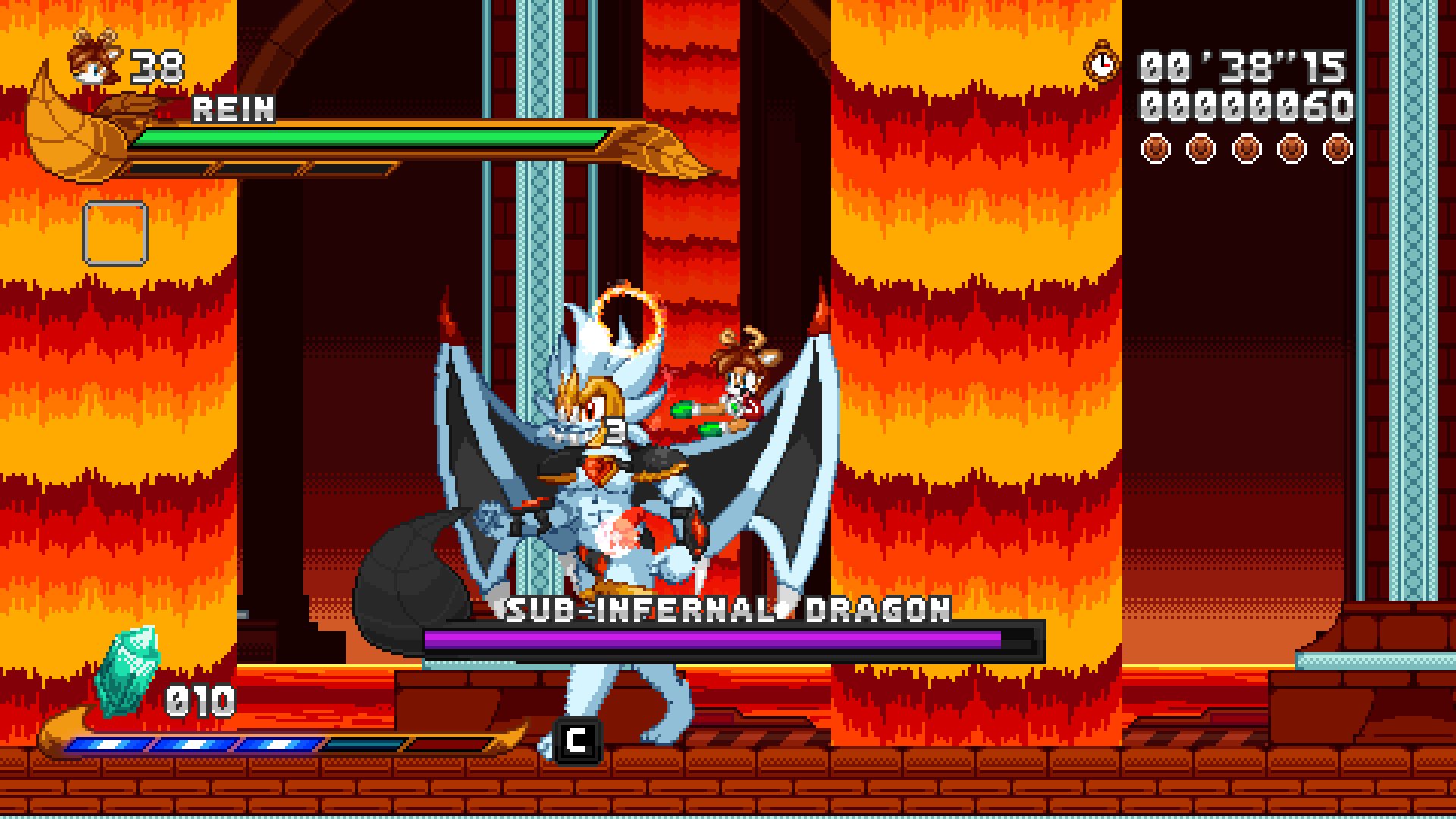Click the first bronze medal icon
Image resolution: width=1456 pixels, height=819 pixels.
coord(1154,149)
